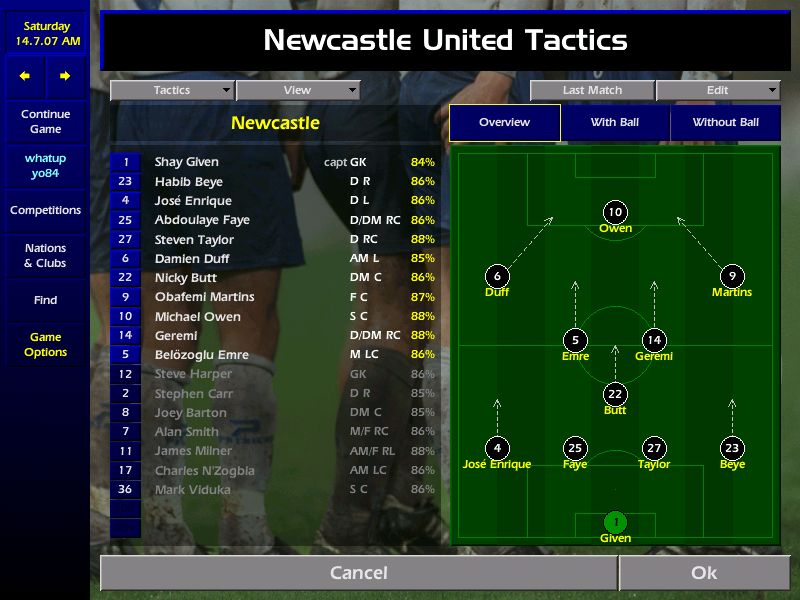
Task: Select Shay Given in the squad list
Action: point(187,162)
